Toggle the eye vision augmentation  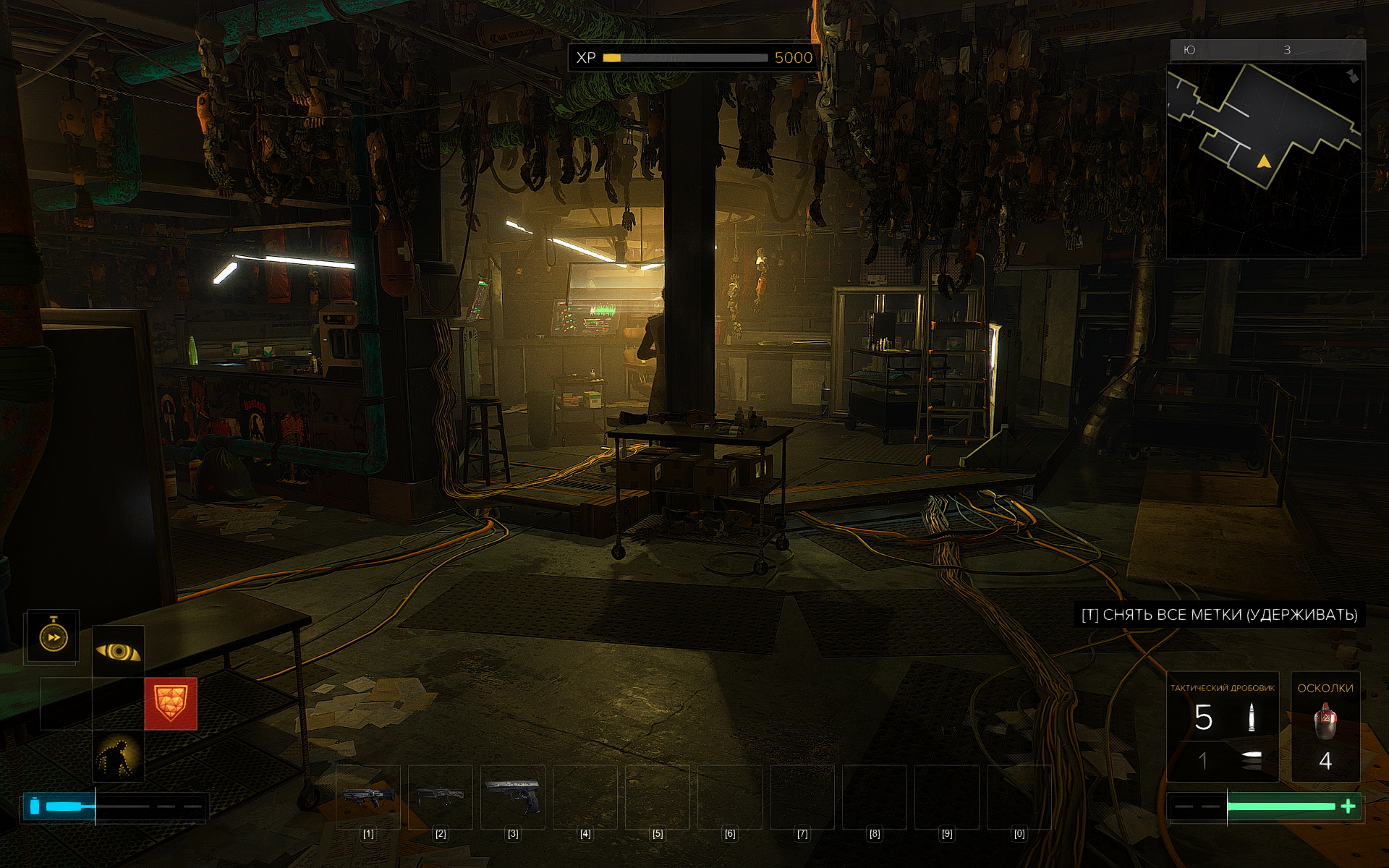coord(119,652)
